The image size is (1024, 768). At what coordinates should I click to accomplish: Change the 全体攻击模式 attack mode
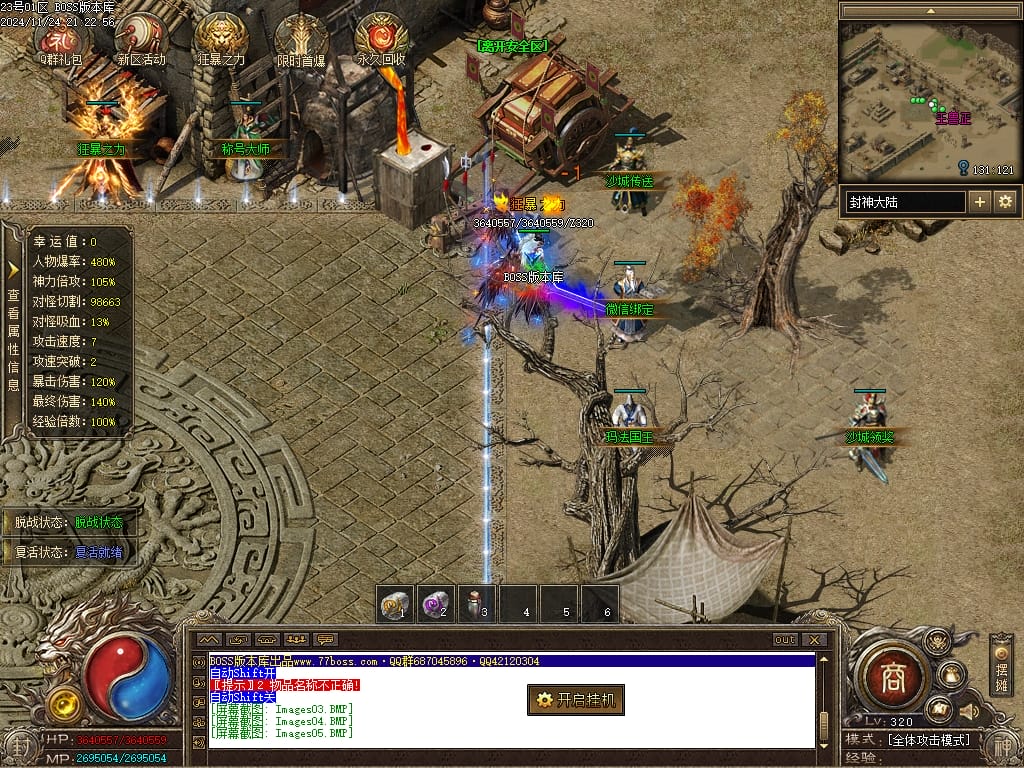(x=929, y=740)
